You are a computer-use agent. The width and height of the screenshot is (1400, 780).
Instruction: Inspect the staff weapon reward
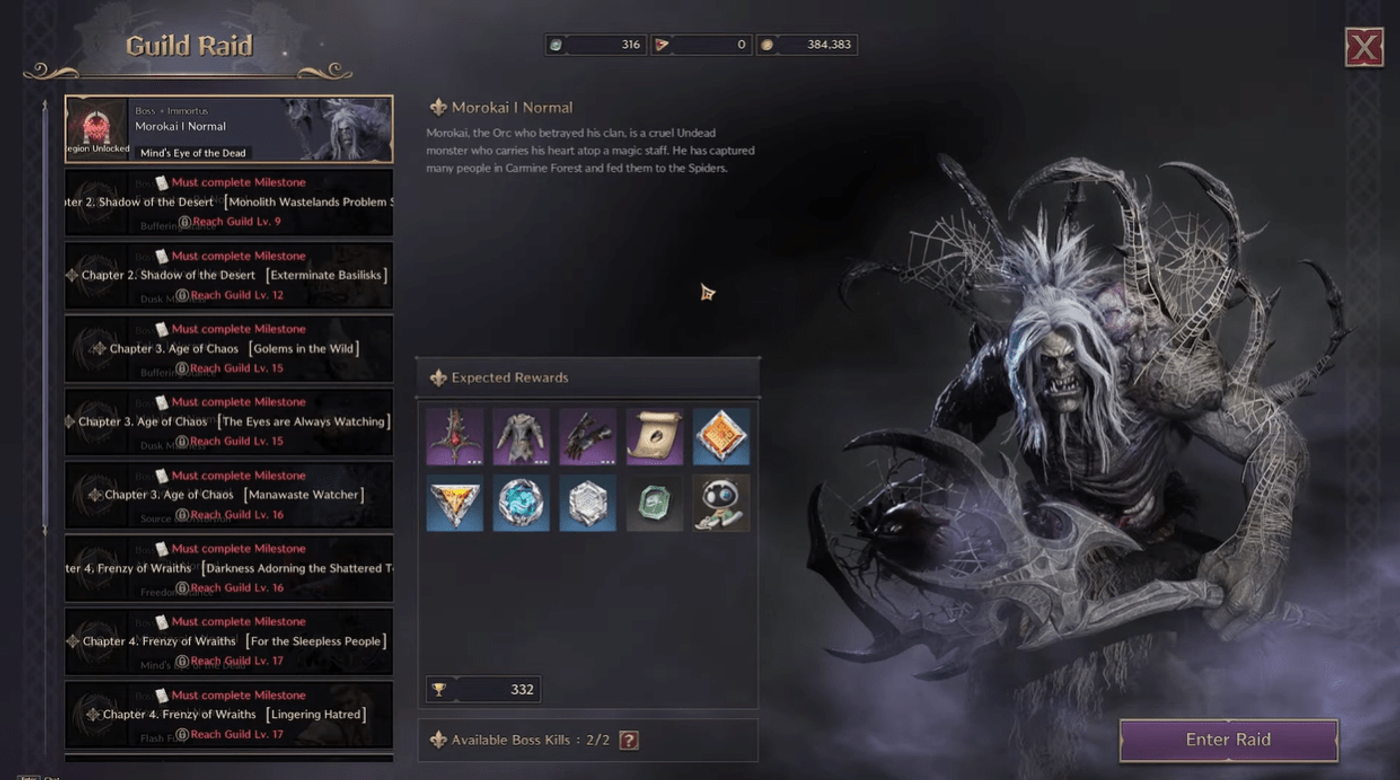coord(455,436)
